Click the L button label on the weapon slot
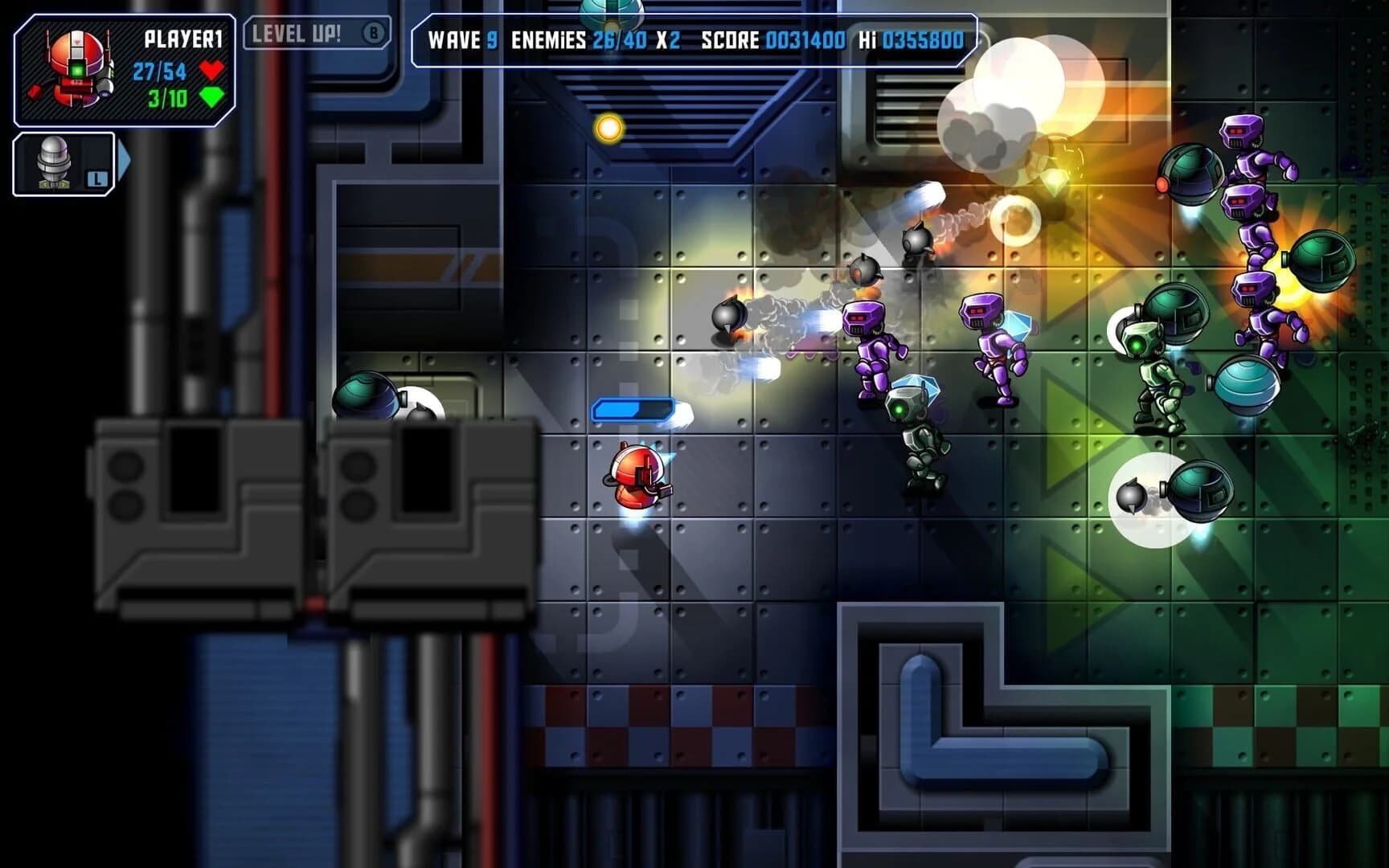Image resolution: width=1389 pixels, height=868 pixels. pyautogui.click(x=96, y=179)
